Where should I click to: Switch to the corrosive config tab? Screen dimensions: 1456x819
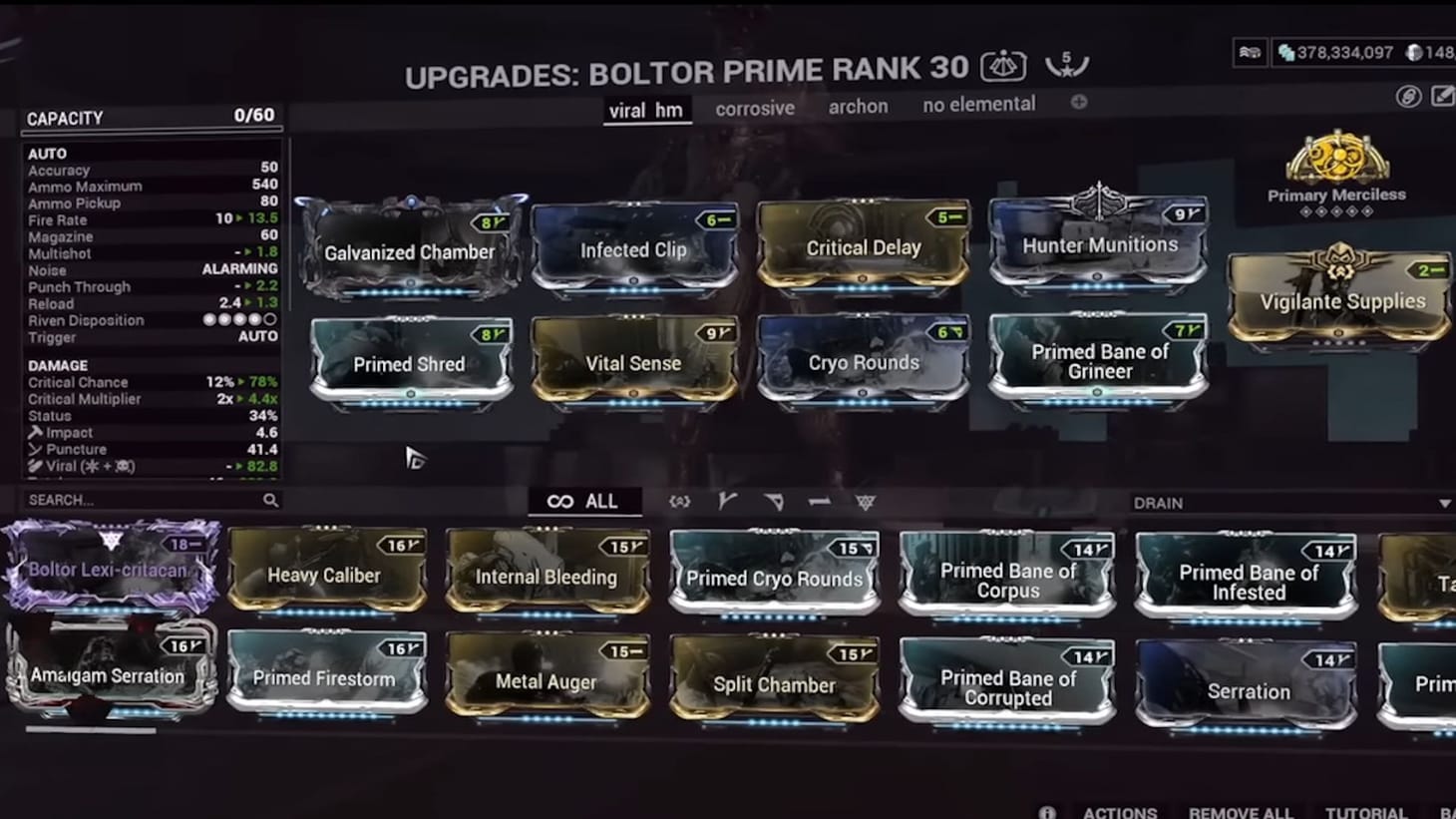754,107
